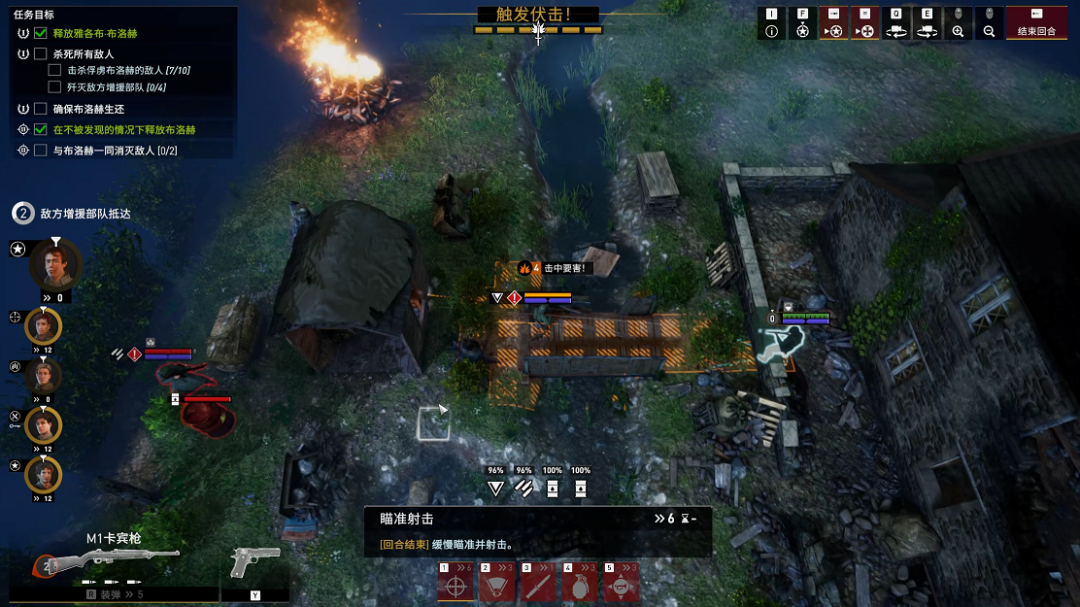Open the medal star icon in the top toolbar

[802, 31]
